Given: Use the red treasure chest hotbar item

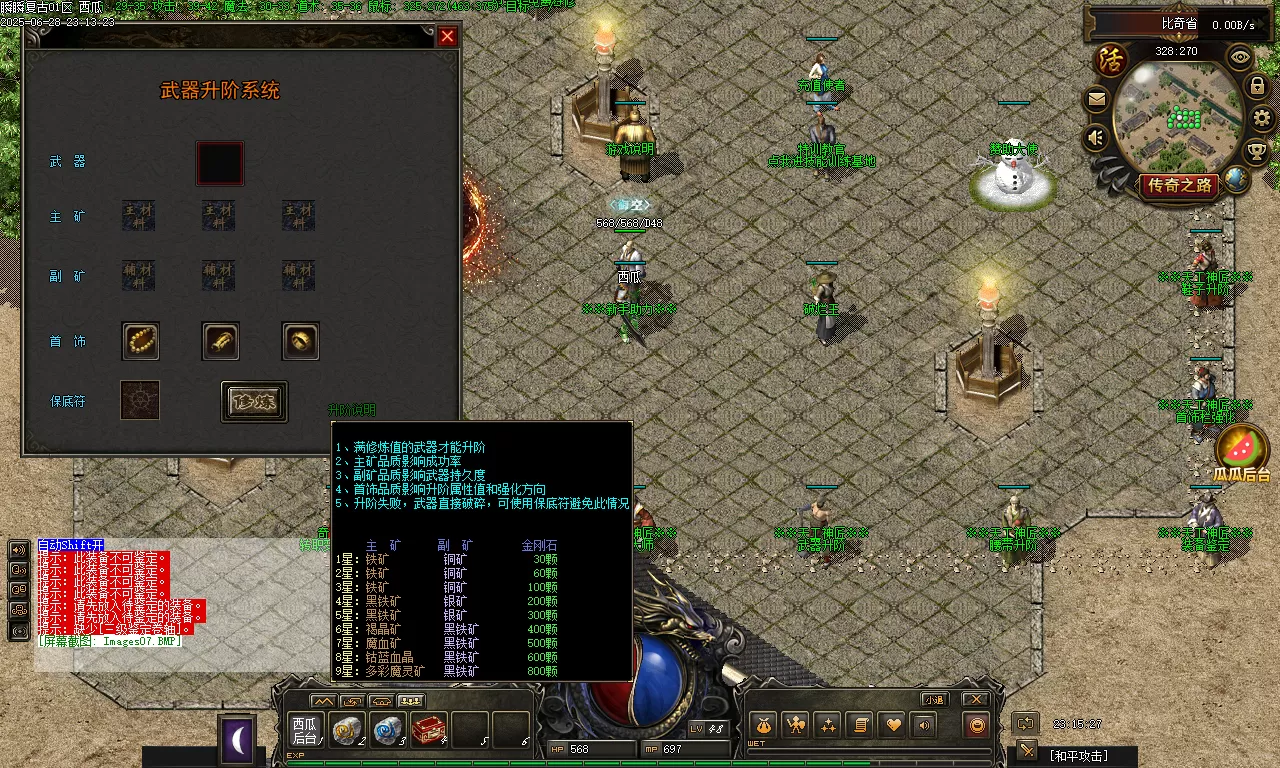Looking at the screenshot, I should [x=428, y=731].
